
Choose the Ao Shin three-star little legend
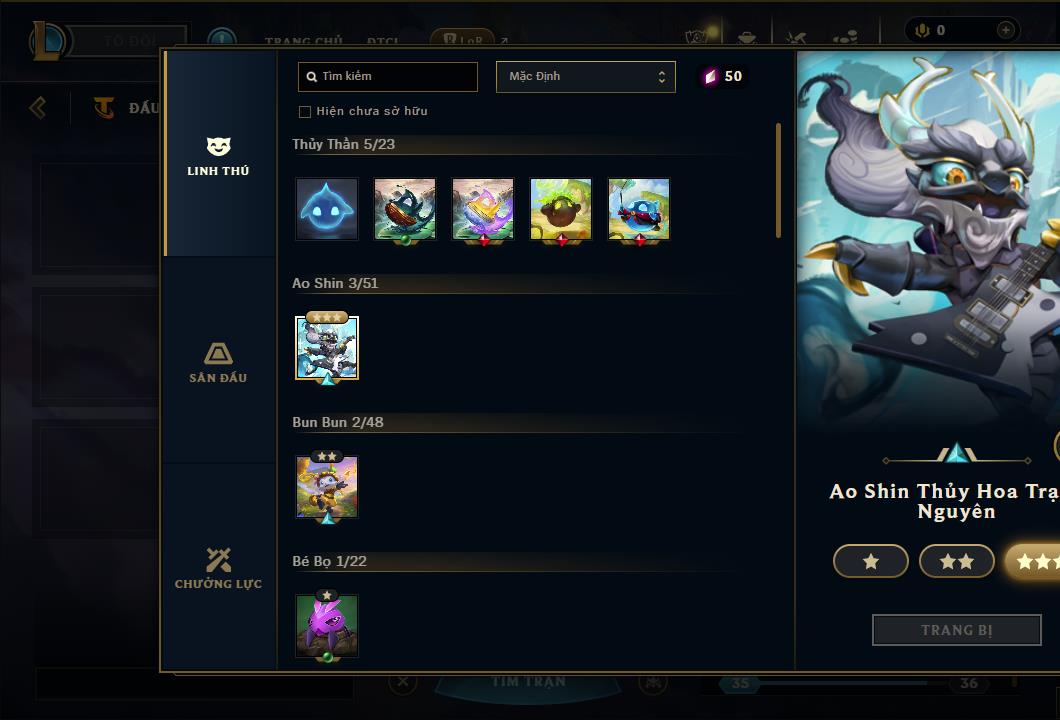[x=327, y=348]
